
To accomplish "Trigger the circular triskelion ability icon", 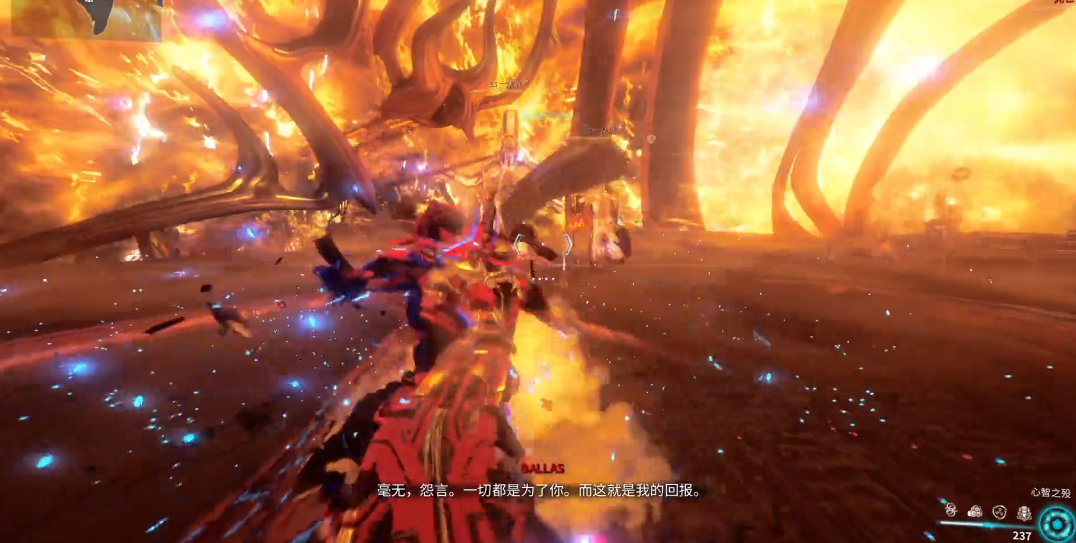I will pos(999,512).
